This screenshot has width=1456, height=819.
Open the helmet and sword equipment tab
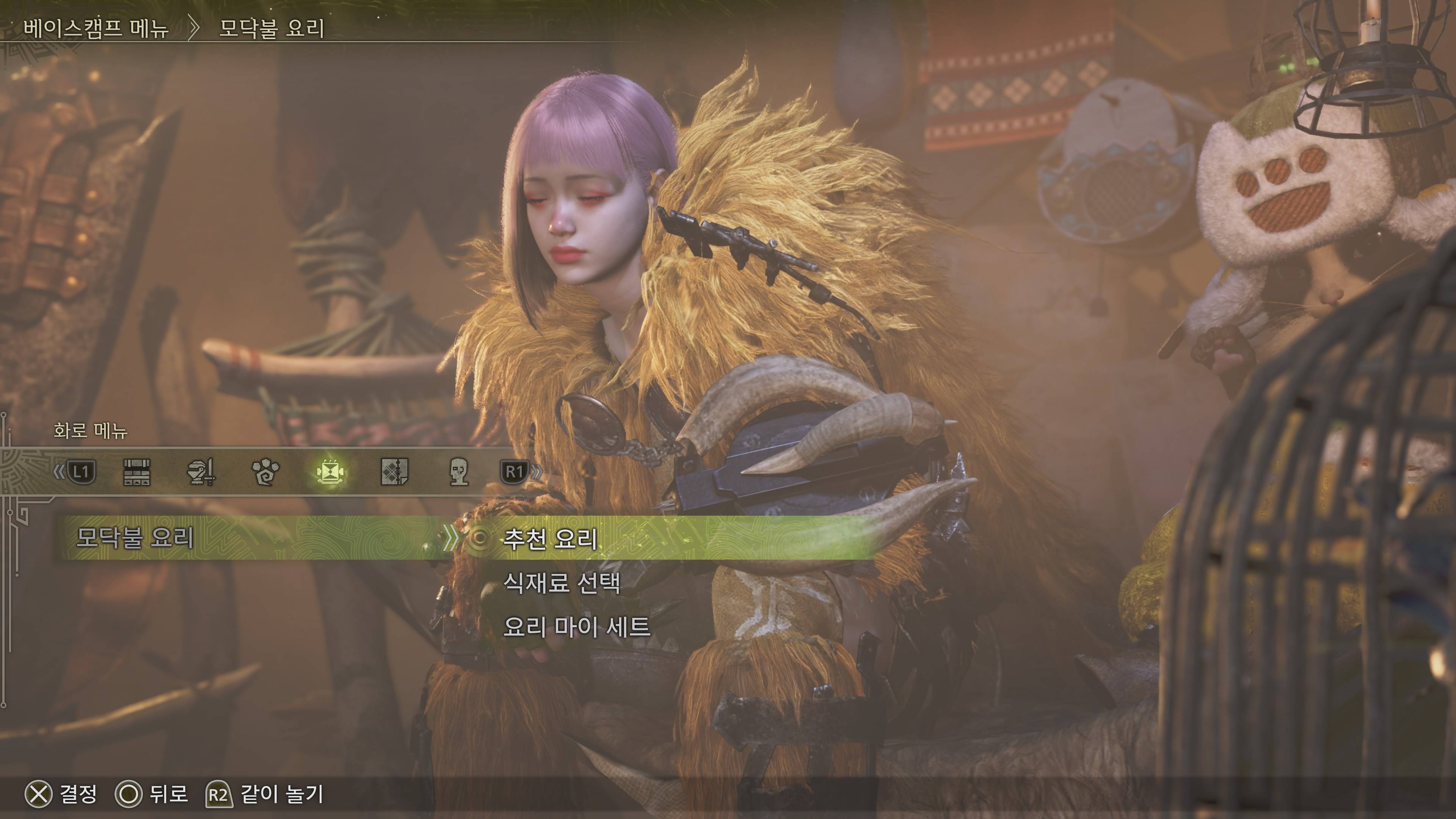coord(201,471)
